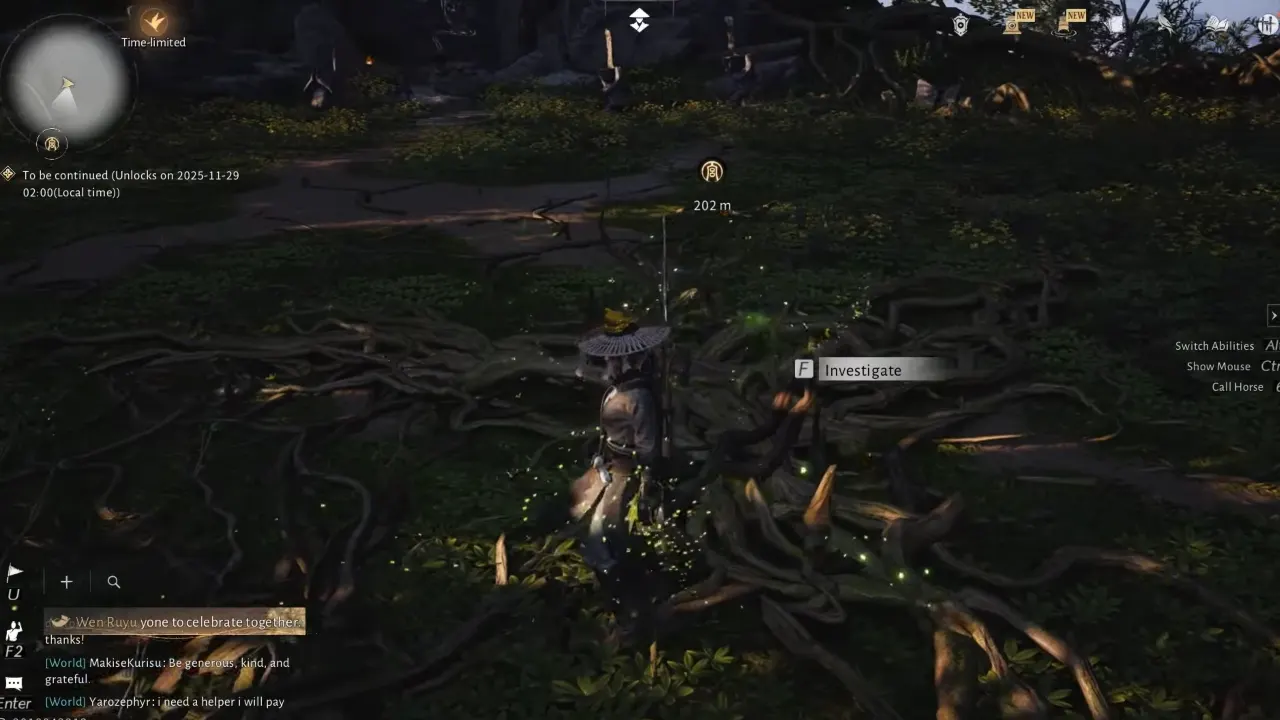Click the bird companion icon

tap(1163, 24)
